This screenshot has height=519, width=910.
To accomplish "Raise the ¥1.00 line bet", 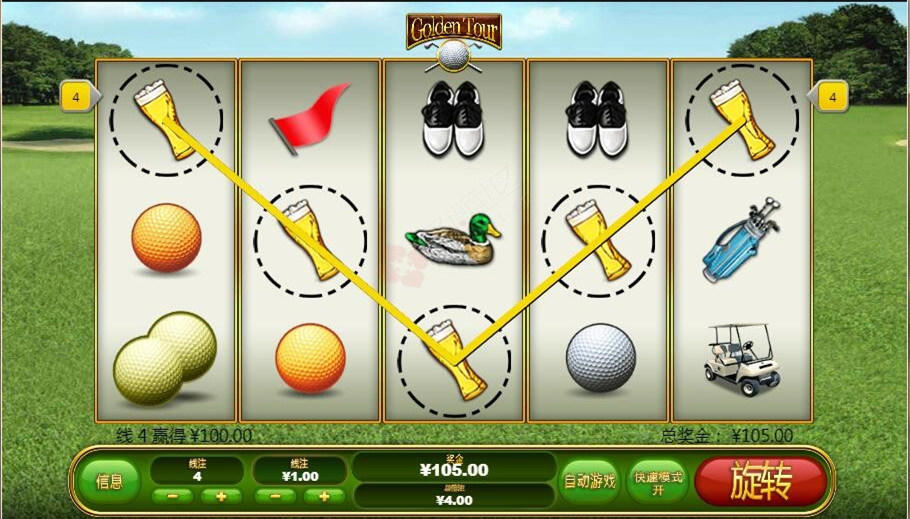I will click(x=323, y=496).
